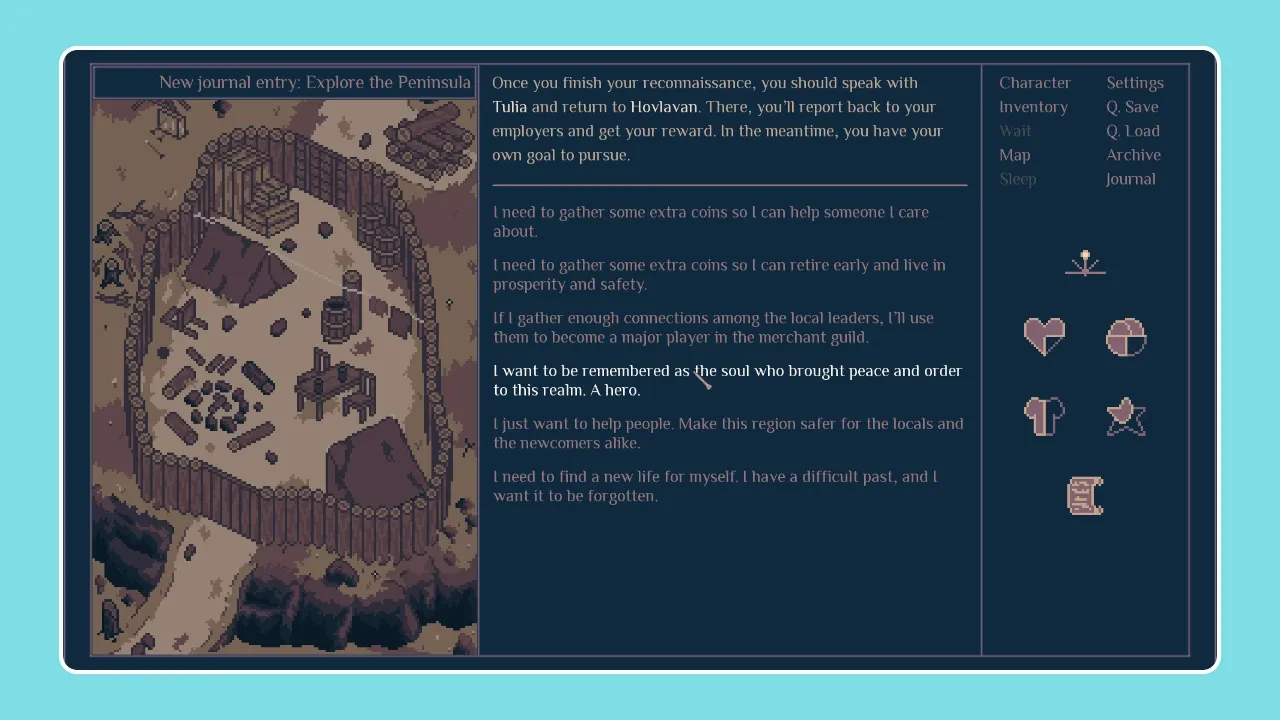The width and height of the screenshot is (1280, 720).
Task: Click the Tulia character link
Action: (x=511, y=106)
